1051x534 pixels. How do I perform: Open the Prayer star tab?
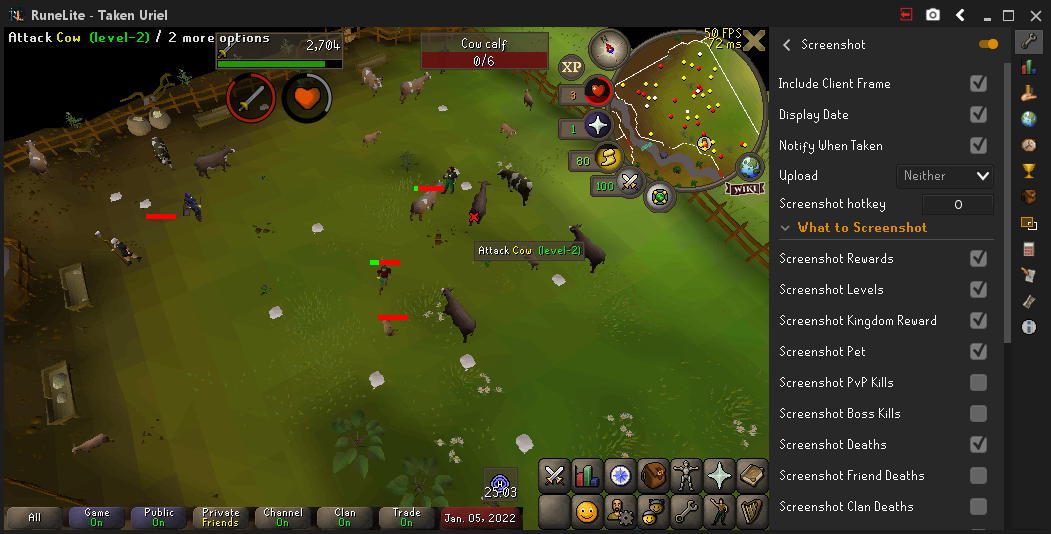click(x=720, y=475)
